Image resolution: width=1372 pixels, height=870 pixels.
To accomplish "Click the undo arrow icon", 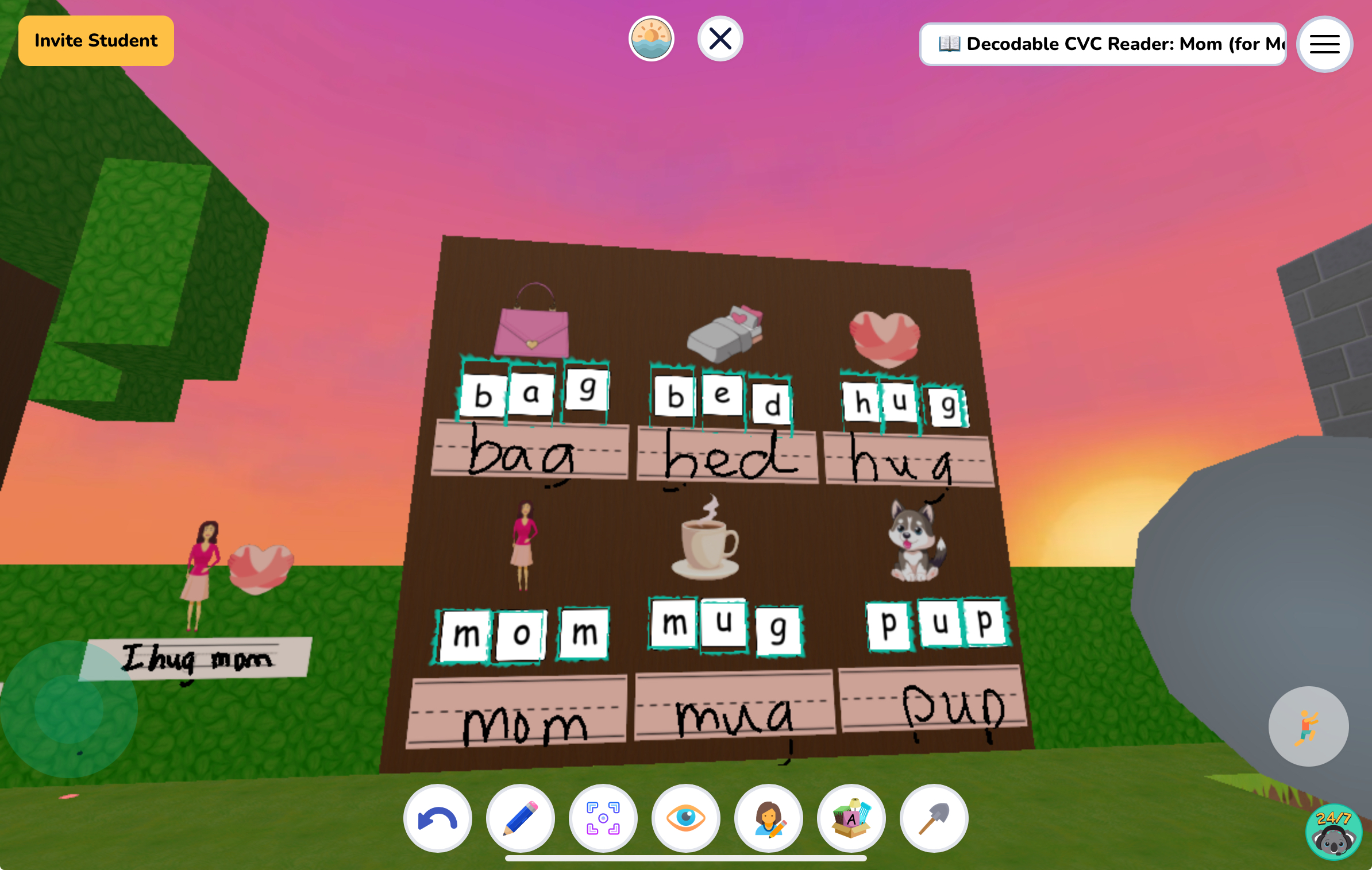I will pos(438,818).
